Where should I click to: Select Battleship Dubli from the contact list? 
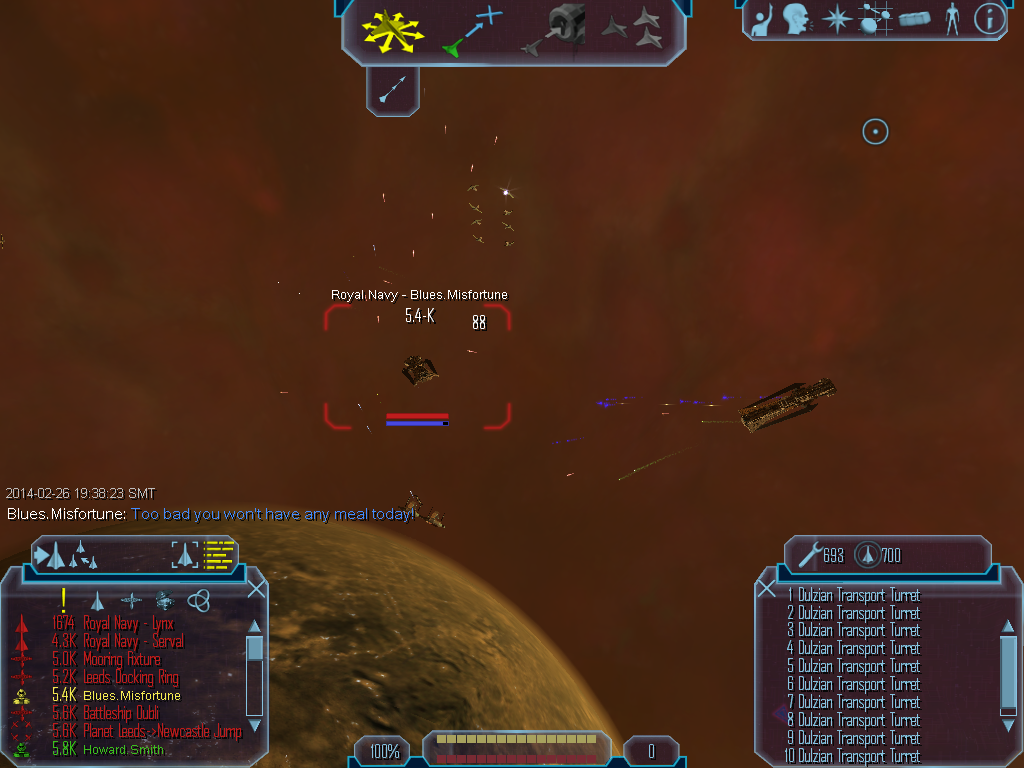(120, 713)
